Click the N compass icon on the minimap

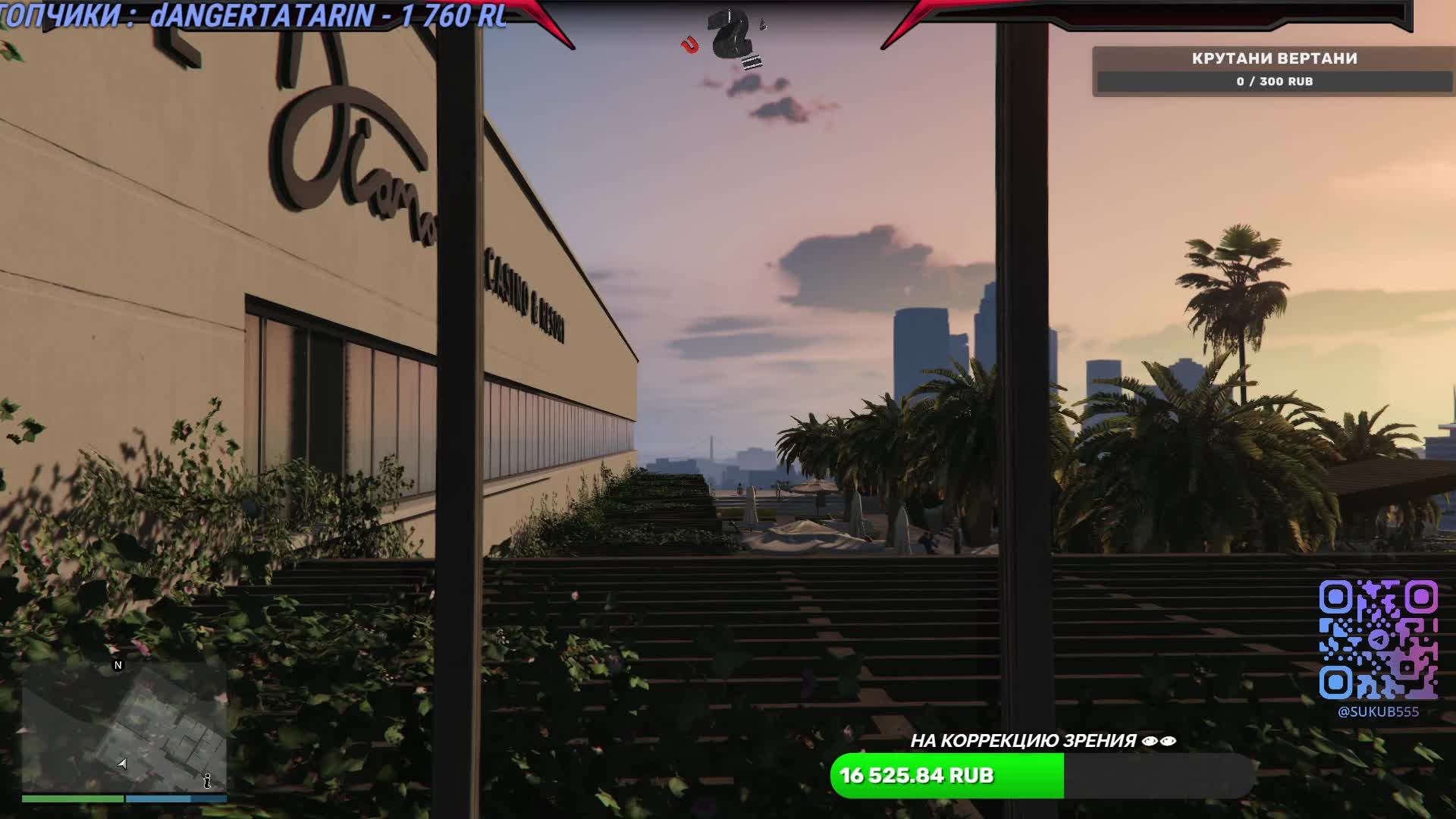(118, 666)
